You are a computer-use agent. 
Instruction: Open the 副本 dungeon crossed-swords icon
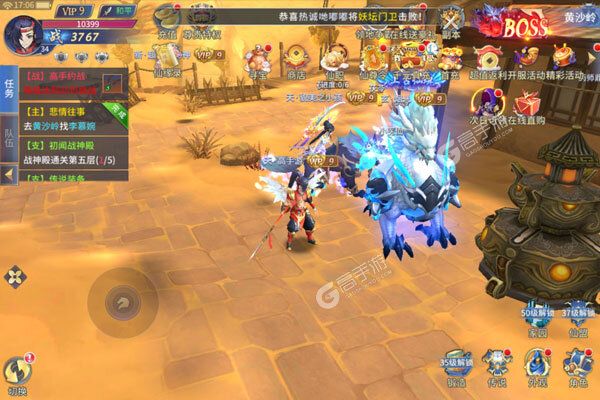coord(452,21)
